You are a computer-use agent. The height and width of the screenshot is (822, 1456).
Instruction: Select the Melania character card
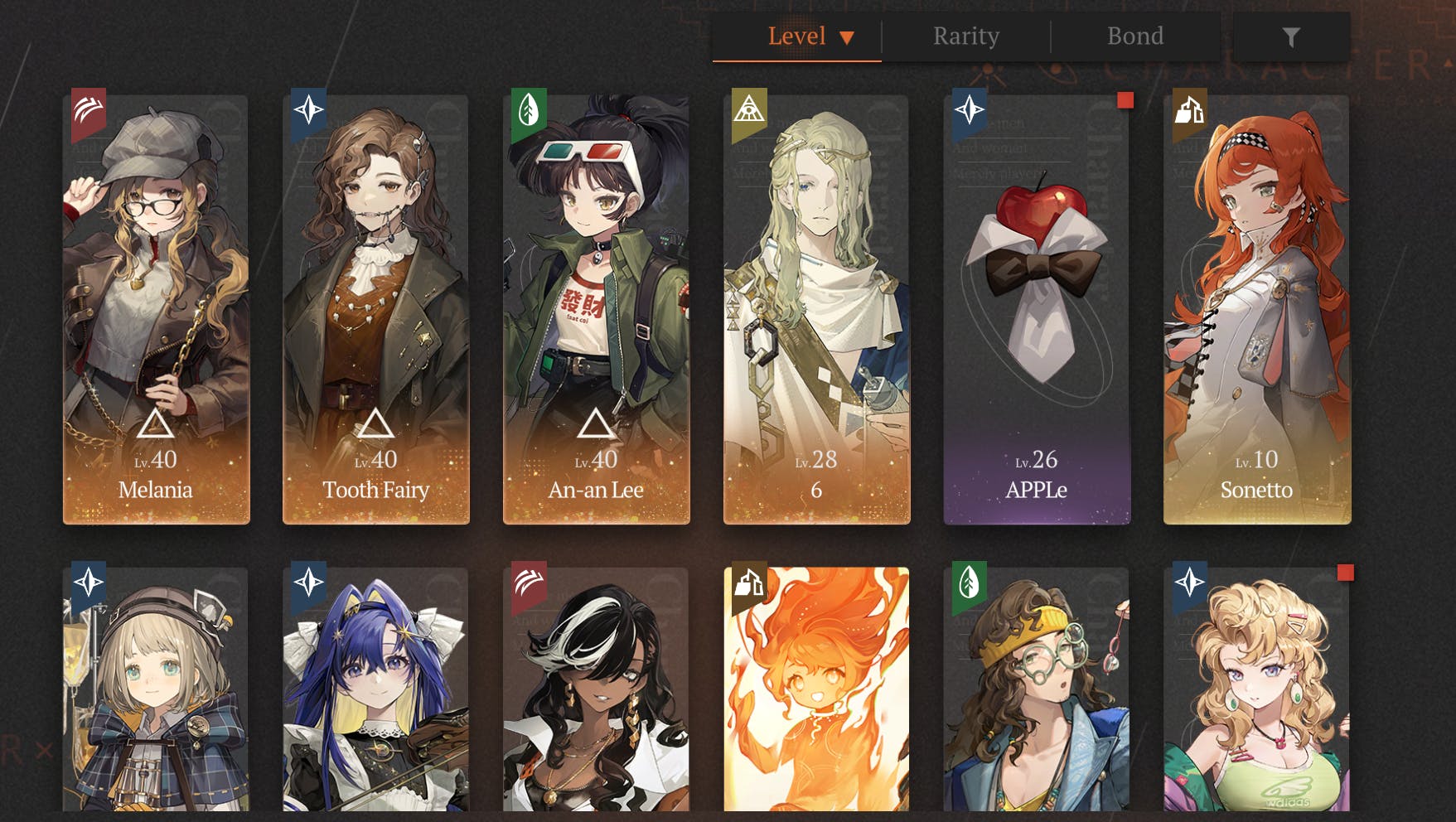(156, 309)
